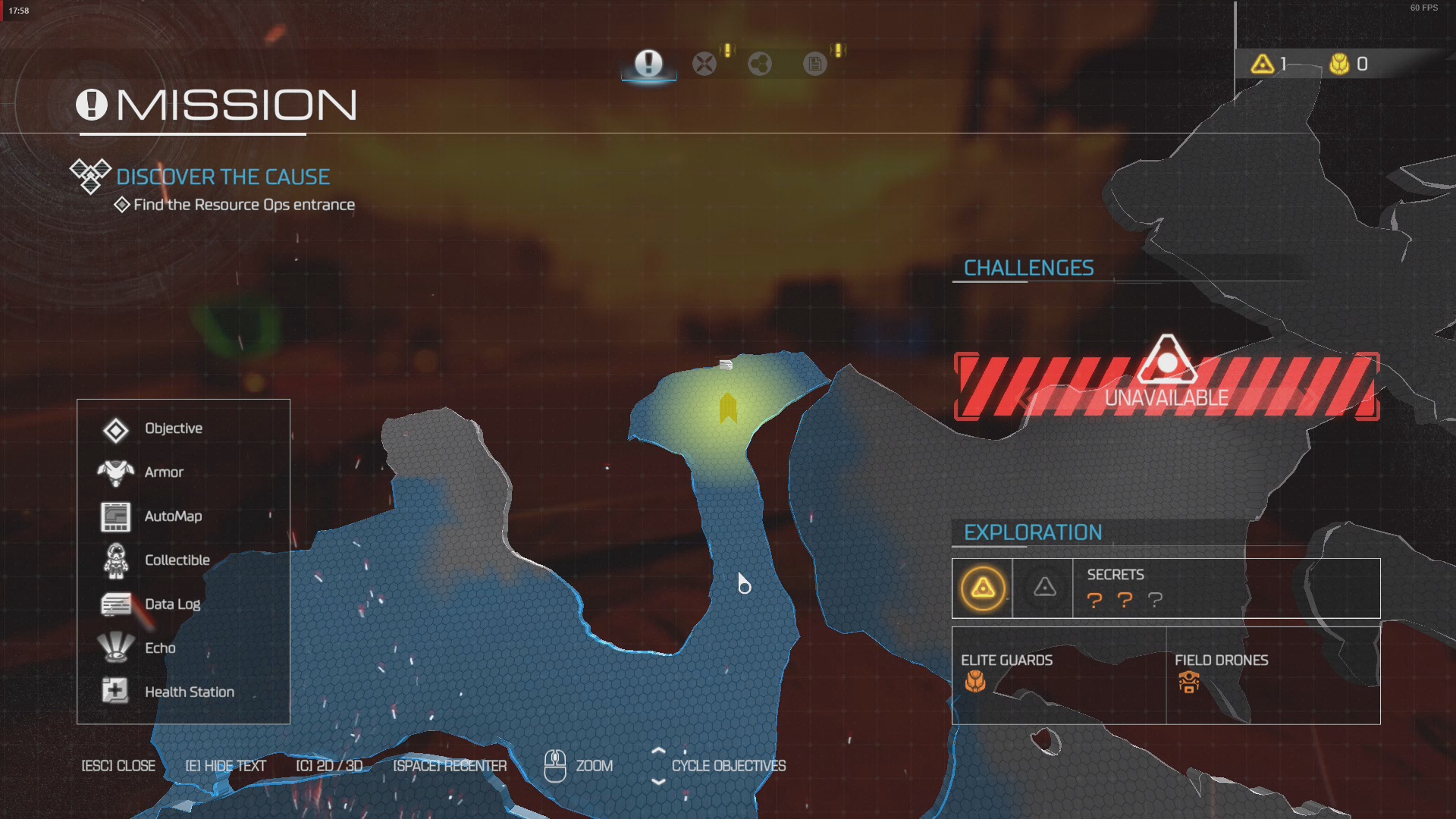1456x819 pixels.
Task: Select the Field Drones icon
Action: [1188, 683]
